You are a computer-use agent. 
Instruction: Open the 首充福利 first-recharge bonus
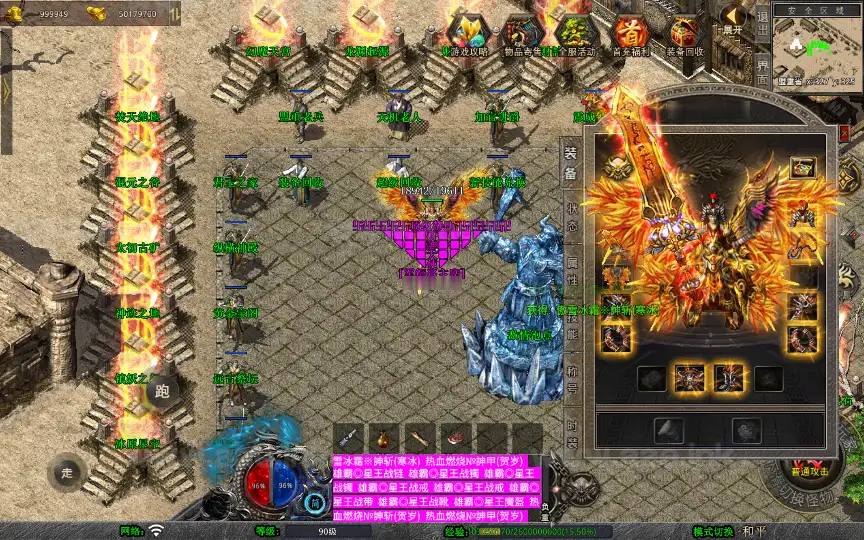pyautogui.click(x=630, y=34)
